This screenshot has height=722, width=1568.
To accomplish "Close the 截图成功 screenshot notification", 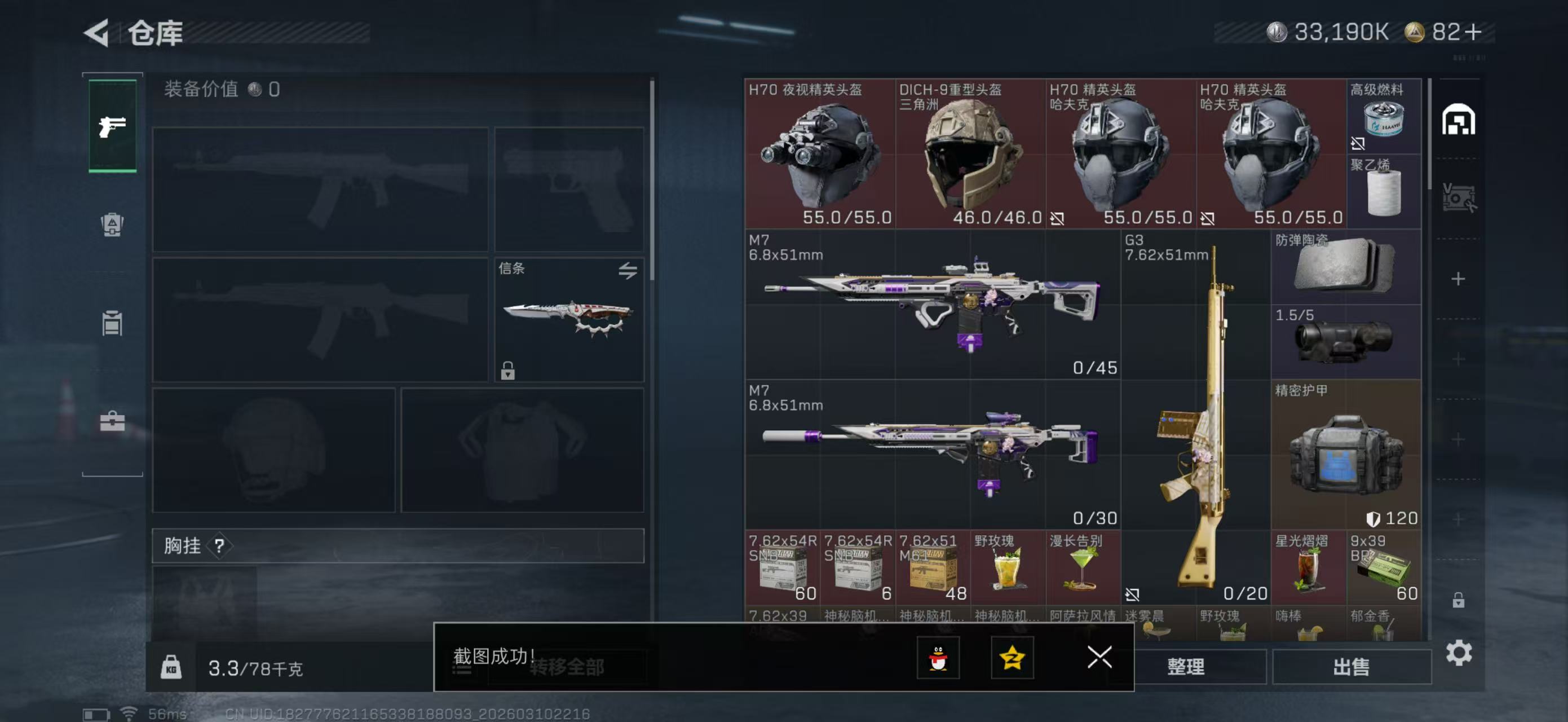I will point(1099,657).
